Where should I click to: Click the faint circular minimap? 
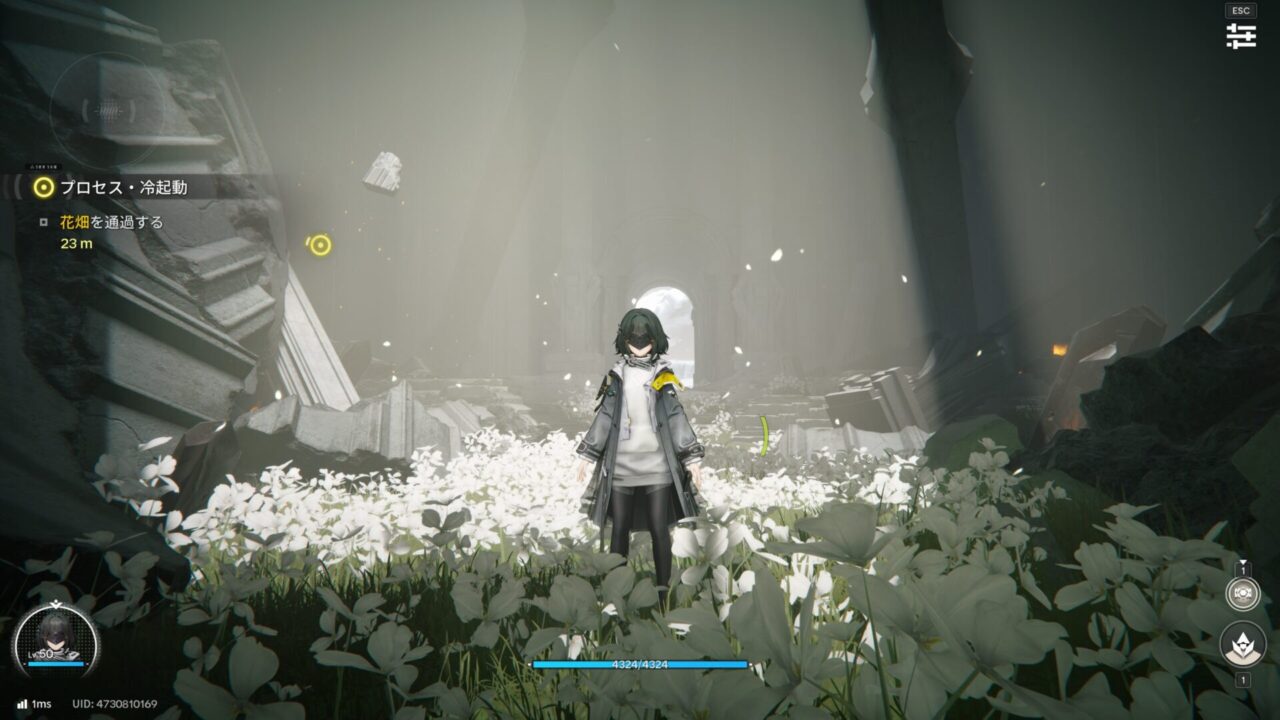click(x=107, y=110)
